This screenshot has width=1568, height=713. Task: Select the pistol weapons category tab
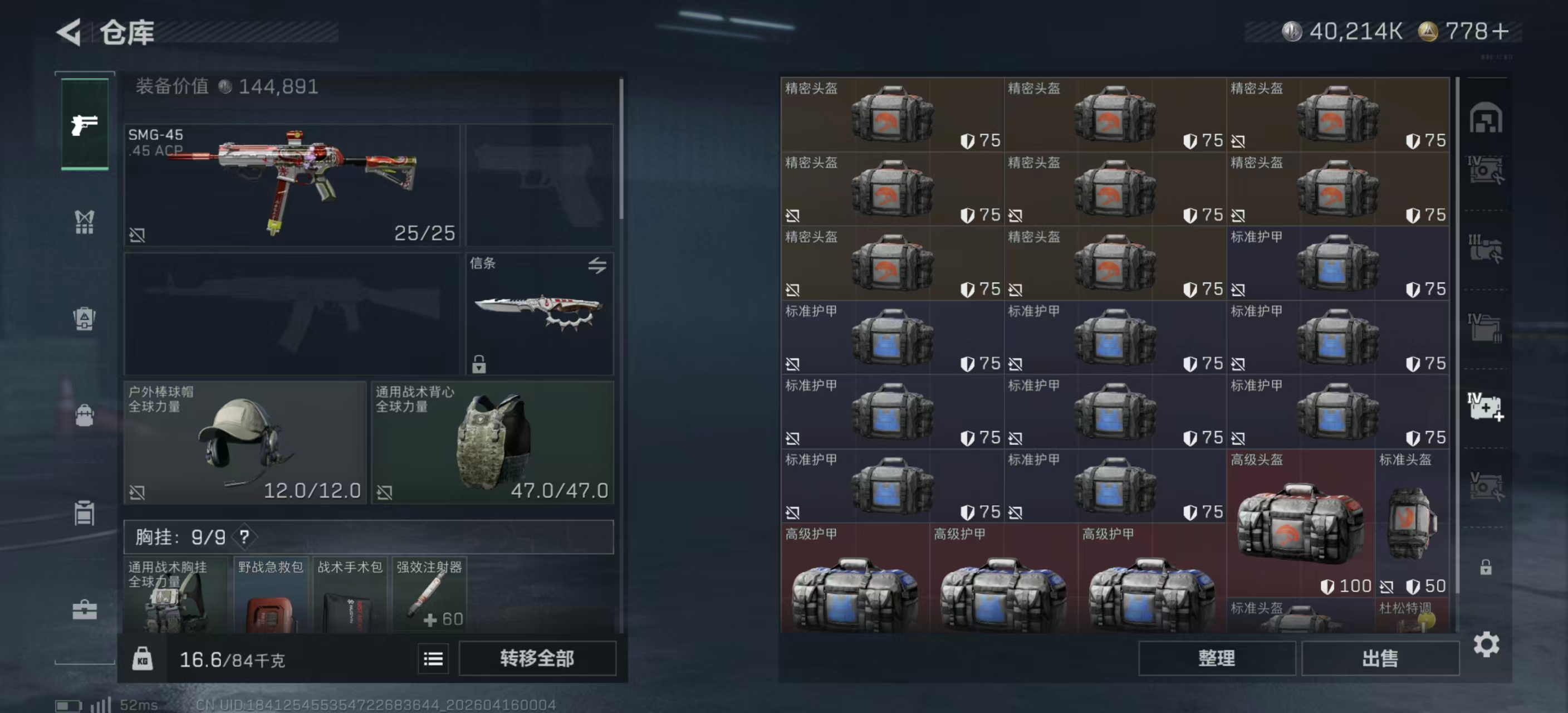85,125
